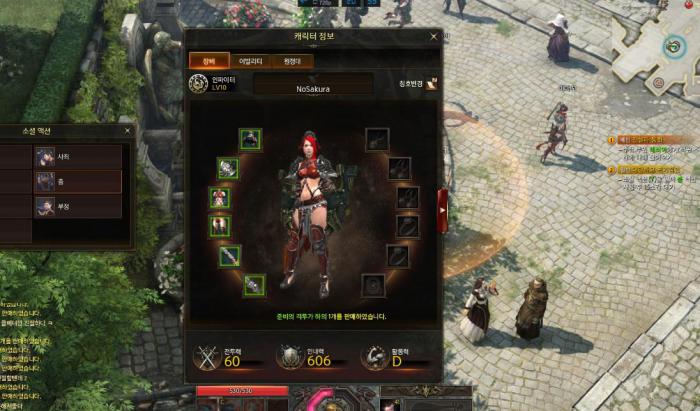Close the character info window
The height and width of the screenshot is (411, 700).
433,36
